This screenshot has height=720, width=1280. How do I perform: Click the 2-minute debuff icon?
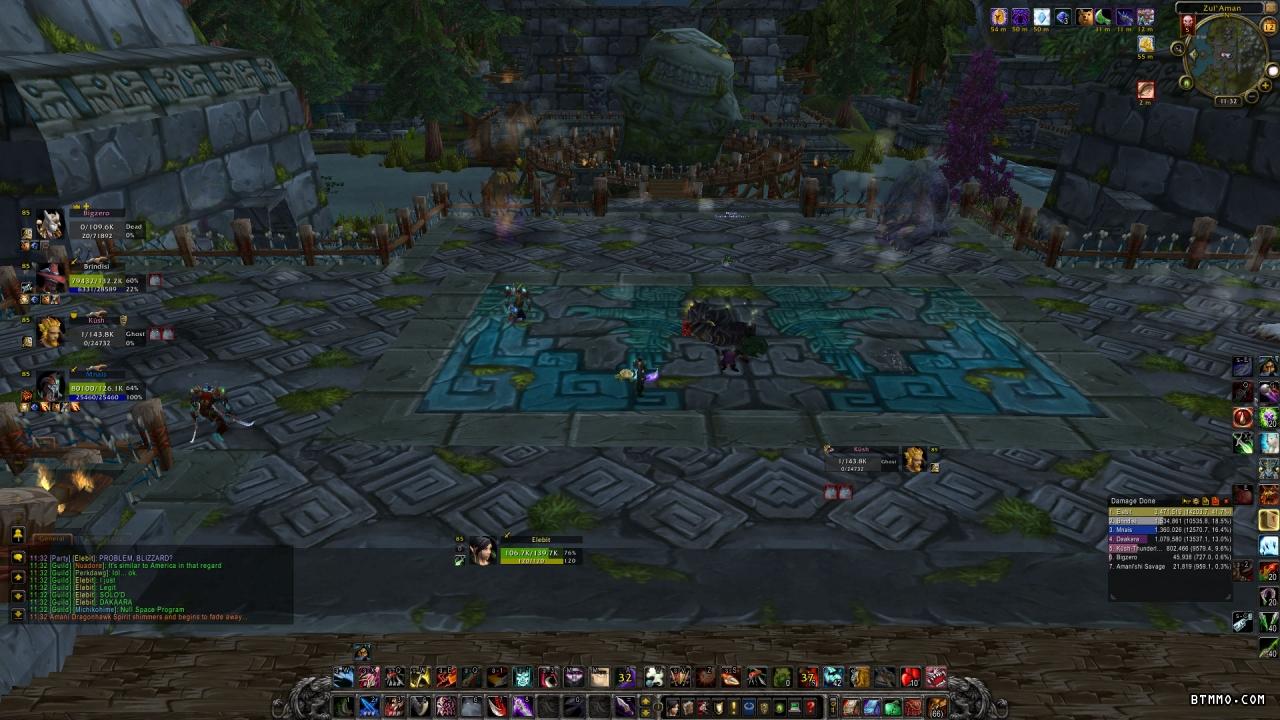click(x=1146, y=91)
